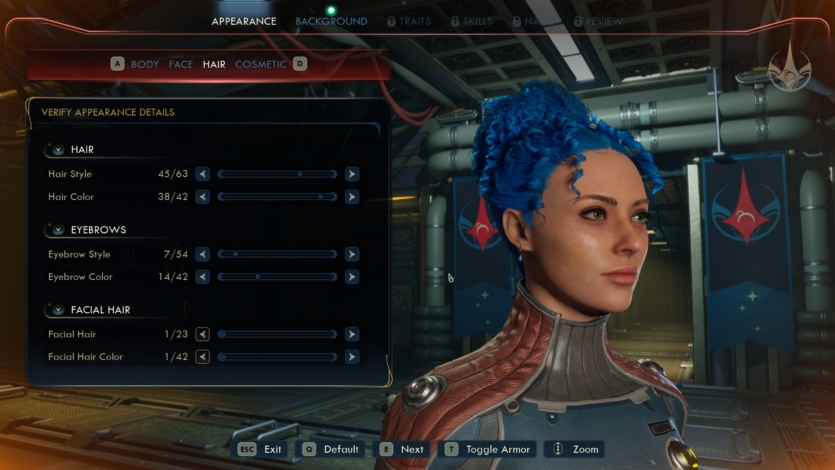Select the Body sub-tab
835x470 pixels.
[145, 64]
